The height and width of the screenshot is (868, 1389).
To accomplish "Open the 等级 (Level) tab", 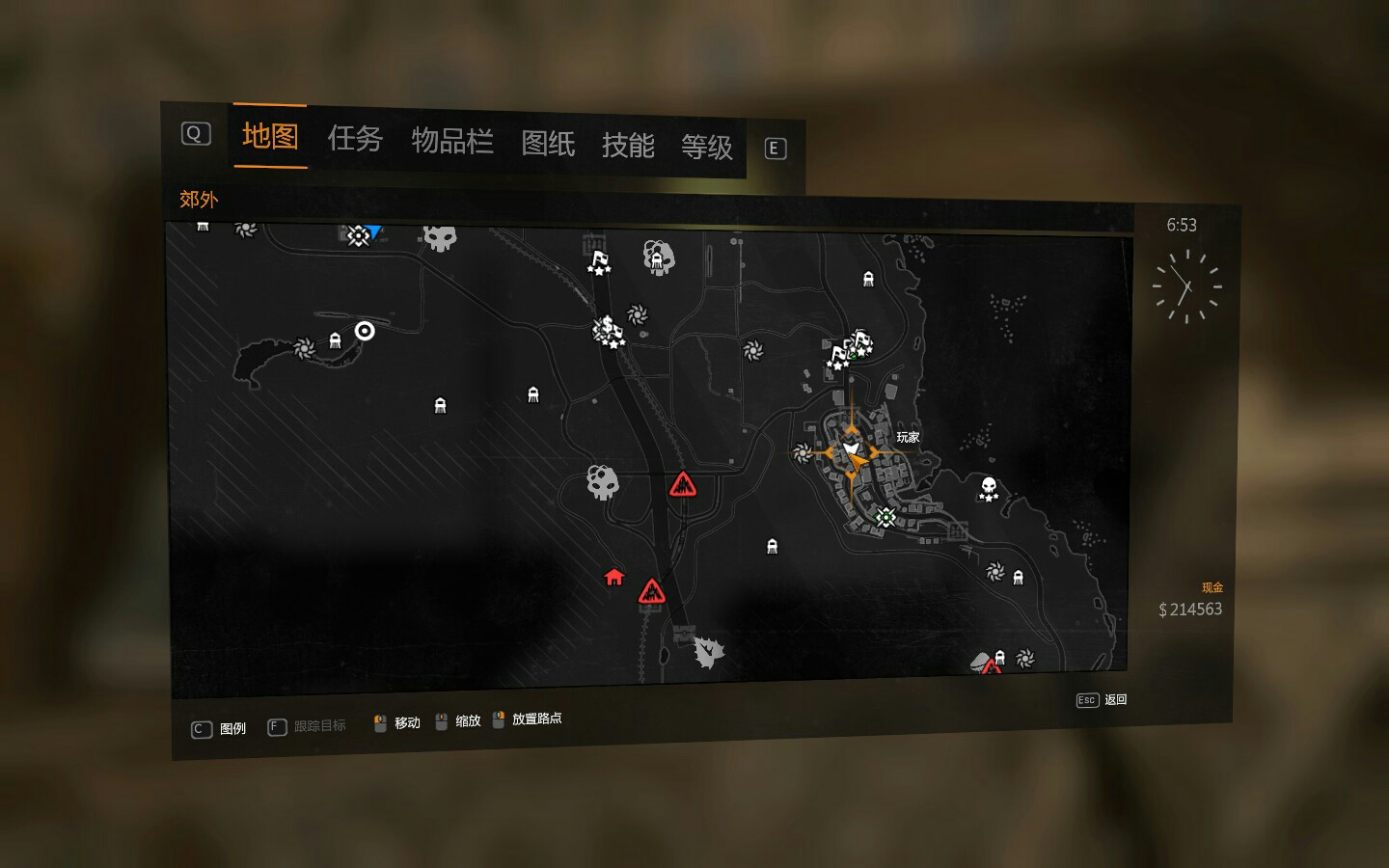I will (x=707, y=148).
